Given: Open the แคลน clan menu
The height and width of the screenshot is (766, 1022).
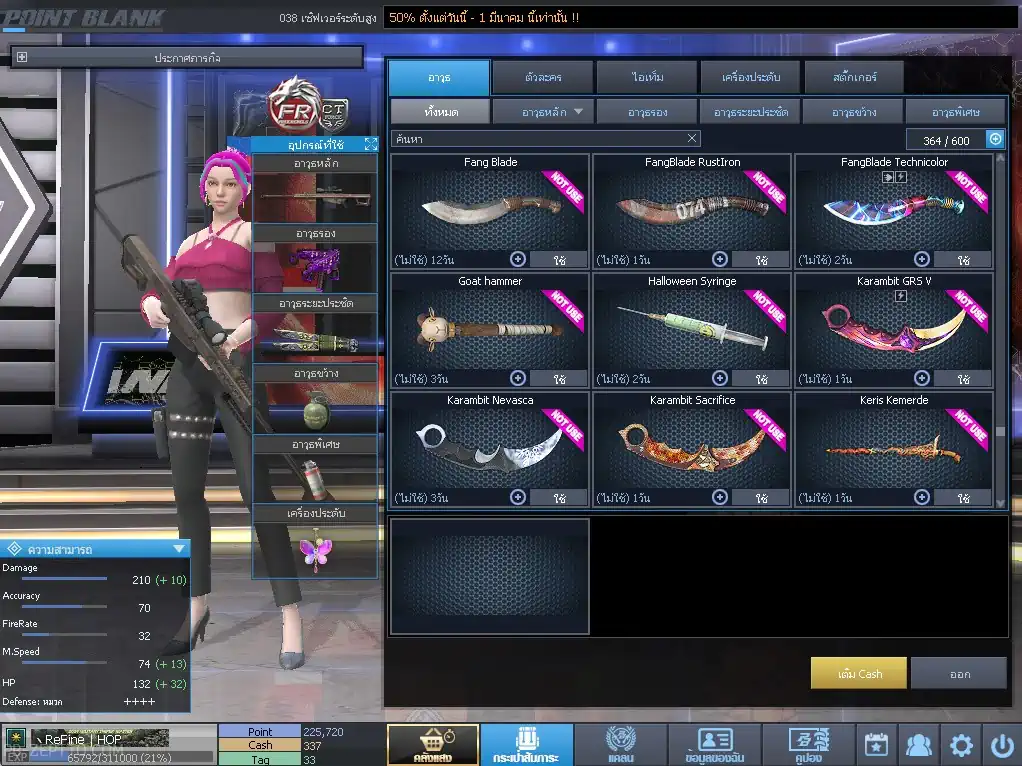Looking at the screenshot, I should tap(620, 745).
